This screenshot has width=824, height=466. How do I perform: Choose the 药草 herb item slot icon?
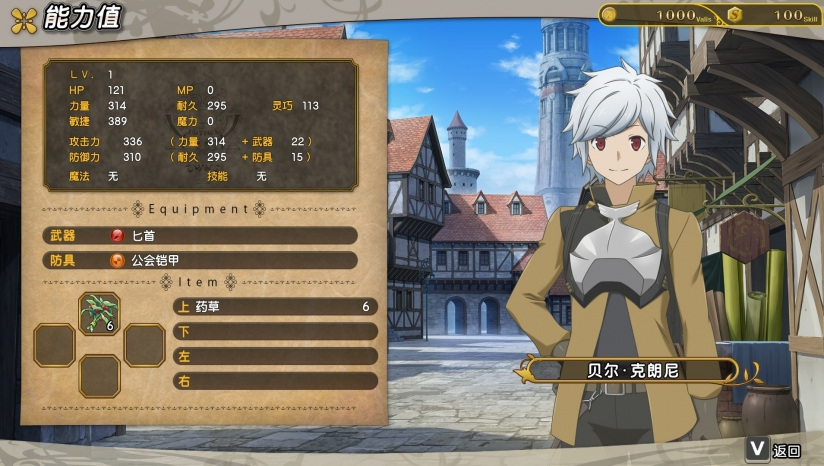coord(100,313)
